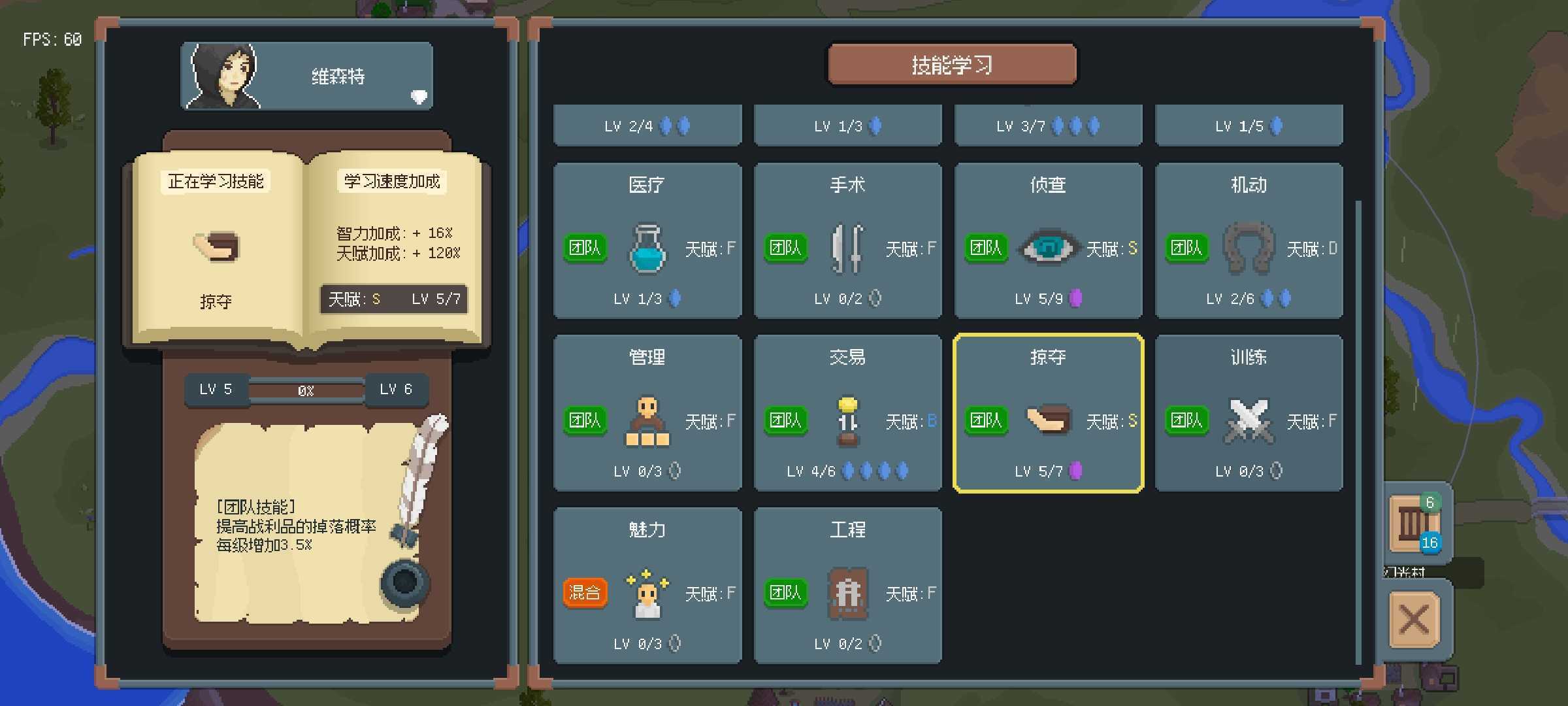Viewport: 1568px width, 706px height.
Task: Select the highlighted 掠夺 skill card
Action: tap(1048, 413)
